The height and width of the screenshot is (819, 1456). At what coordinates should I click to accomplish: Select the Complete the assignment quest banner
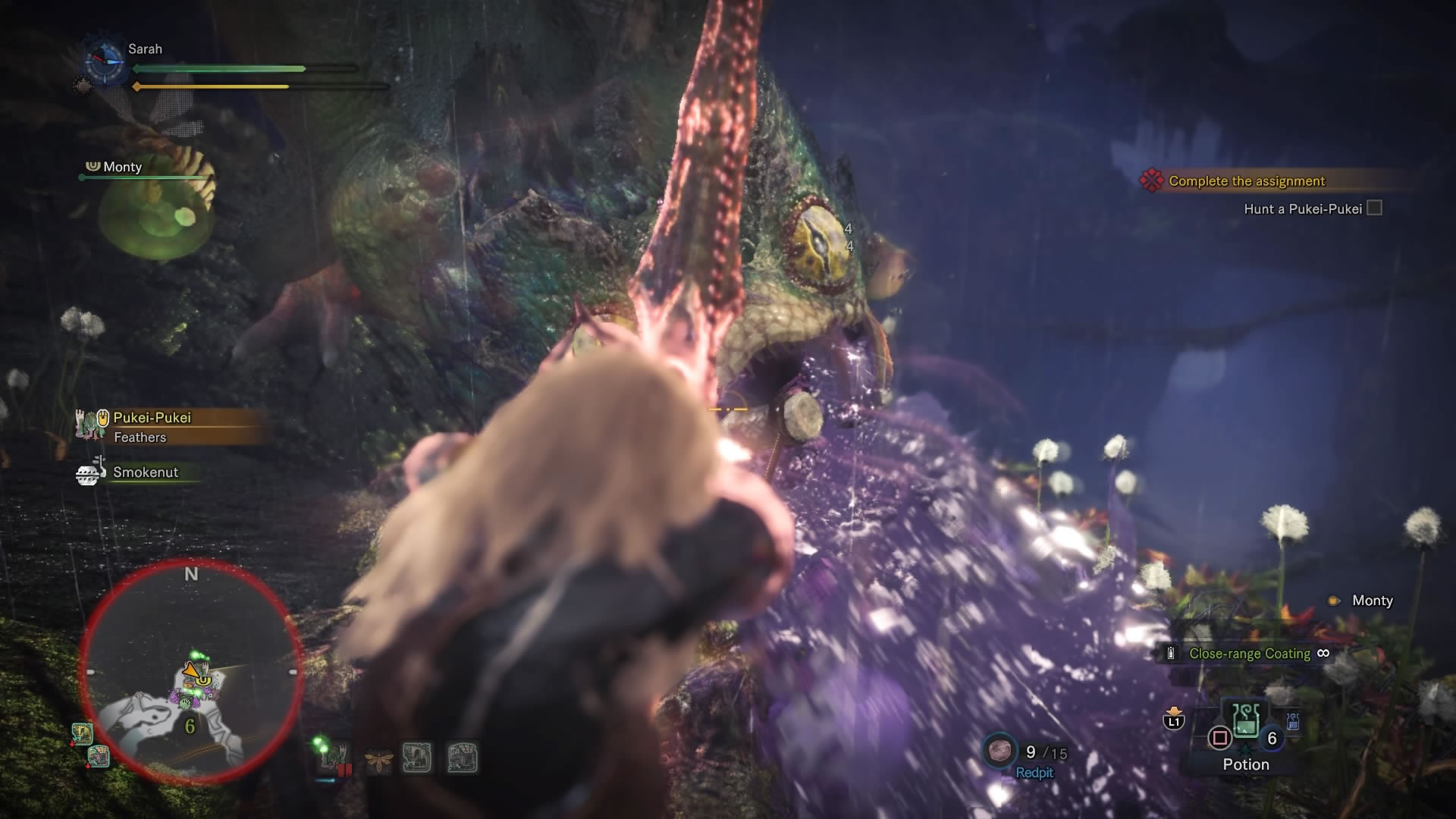(1246, 180)
